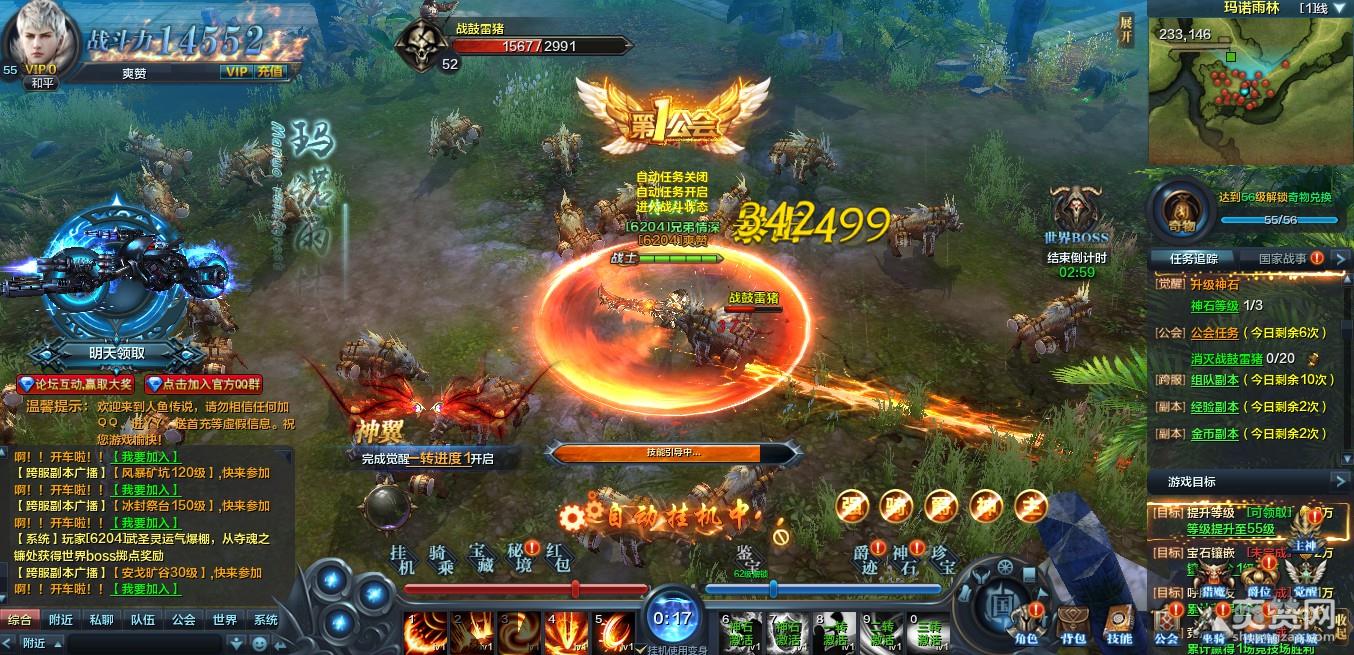
Task: Click the 充值 recharge button
Action: tap(270, 72)
